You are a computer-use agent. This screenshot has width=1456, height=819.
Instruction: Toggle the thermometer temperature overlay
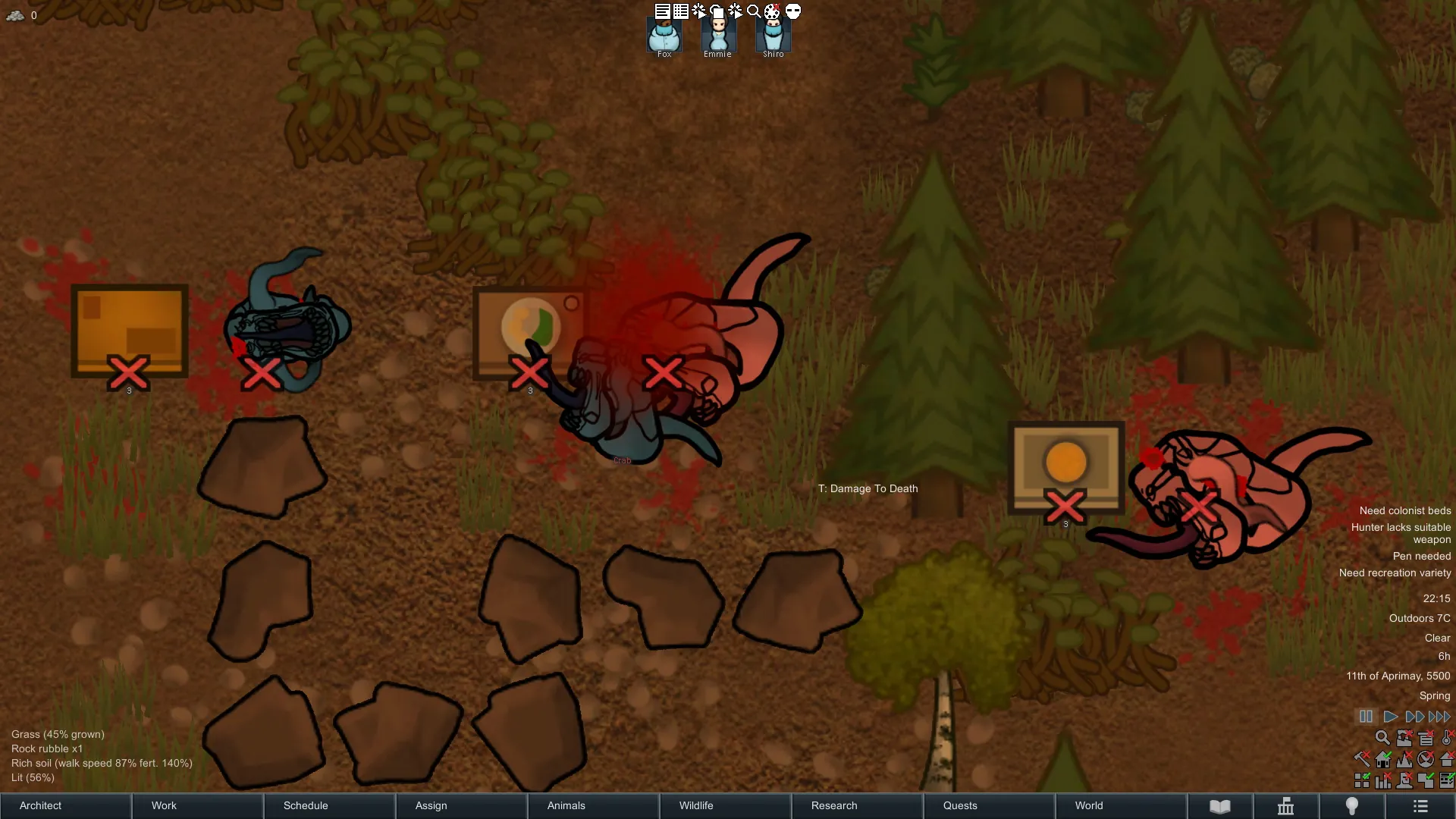1447,738
